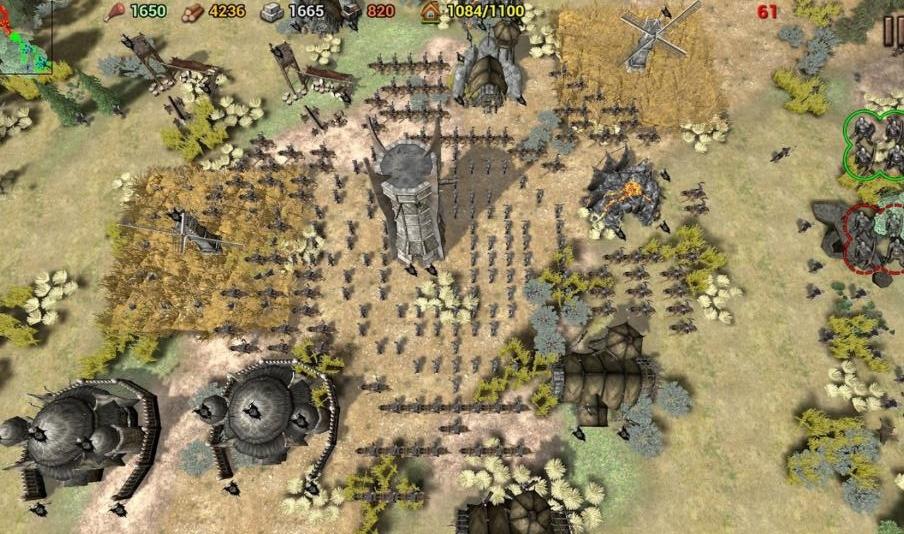Pause the game with the pause button

[x=893, y=32]
